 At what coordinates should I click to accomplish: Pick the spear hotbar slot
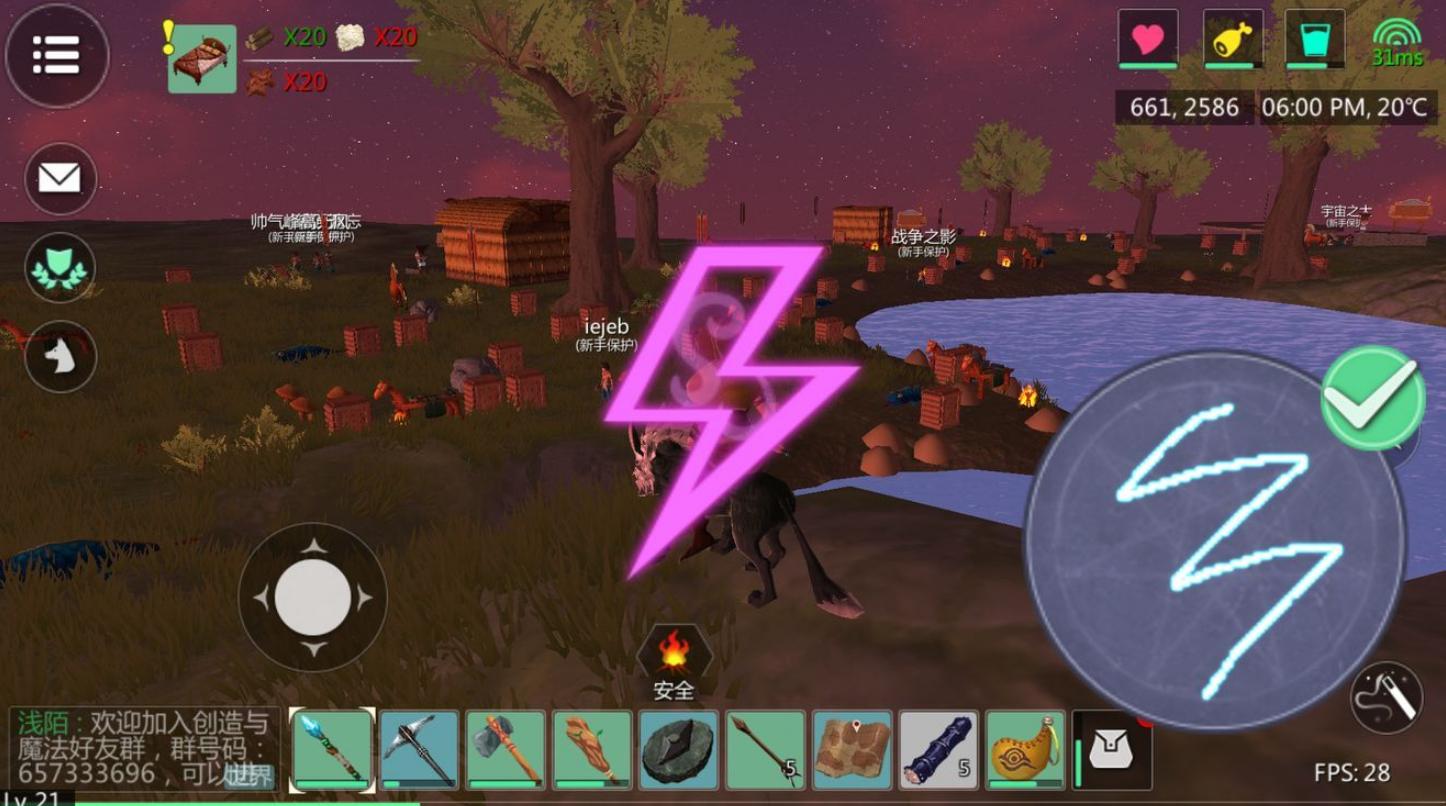765,749
